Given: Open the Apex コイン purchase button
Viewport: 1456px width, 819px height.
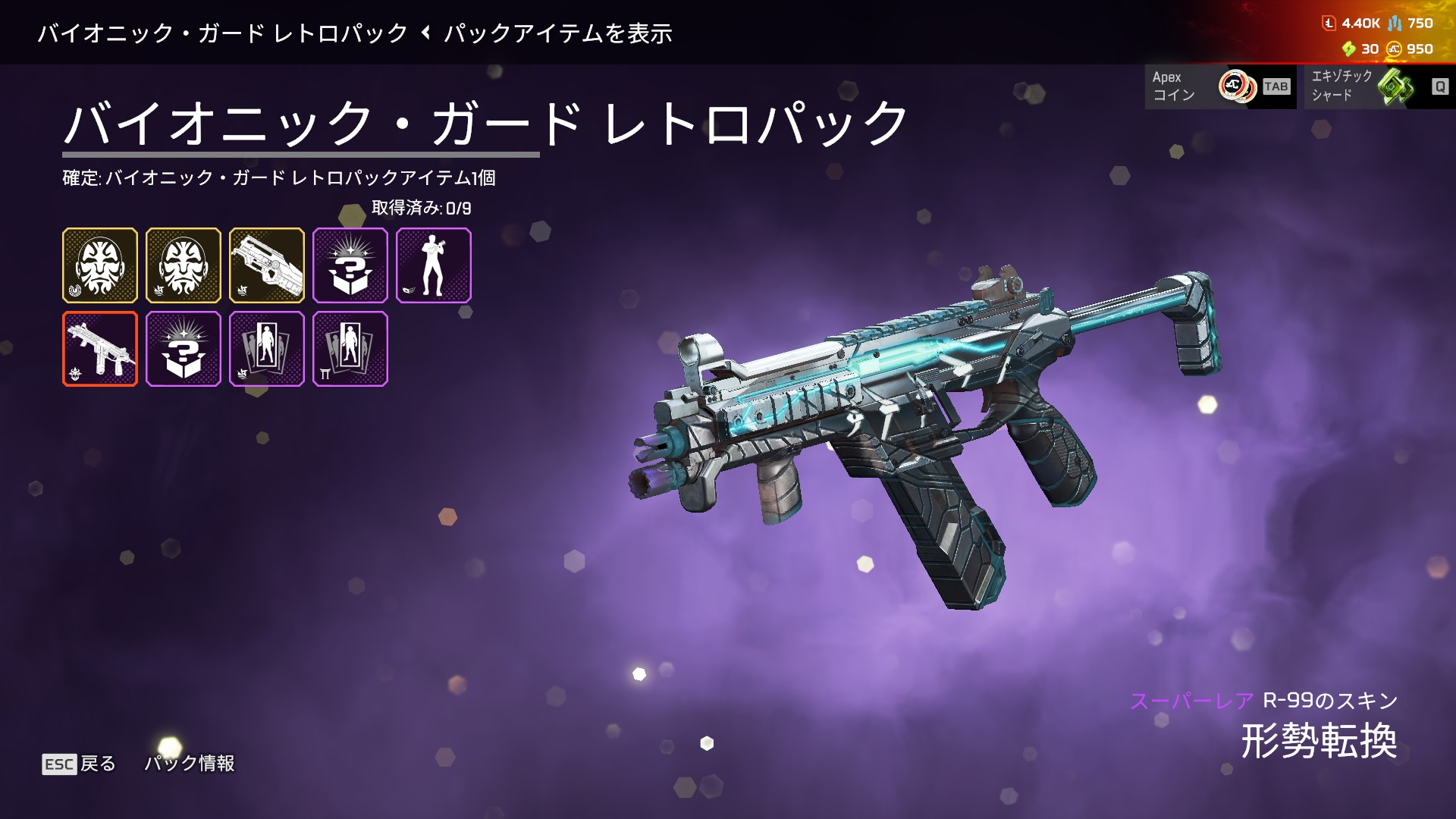Looking at the screenshot, I should (1219, 86).
